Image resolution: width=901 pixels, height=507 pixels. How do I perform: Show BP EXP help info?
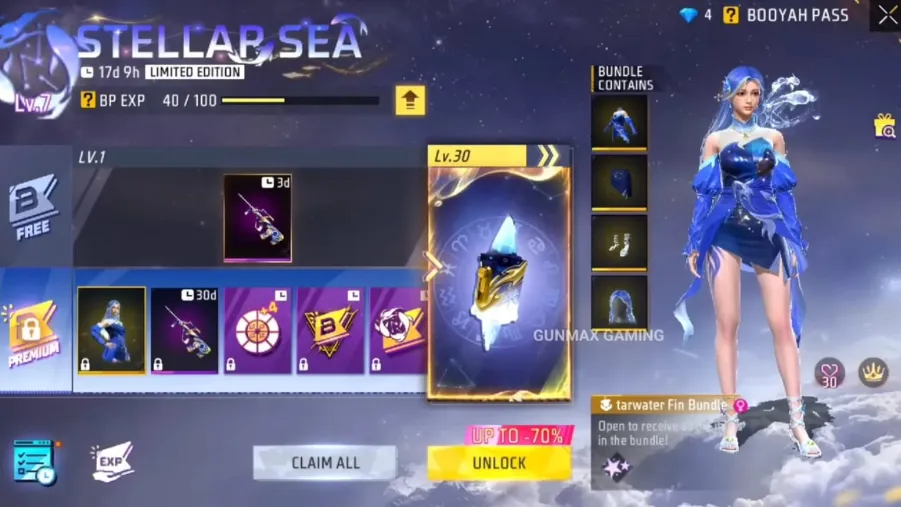pyautogui.click(x=88, y=100)
